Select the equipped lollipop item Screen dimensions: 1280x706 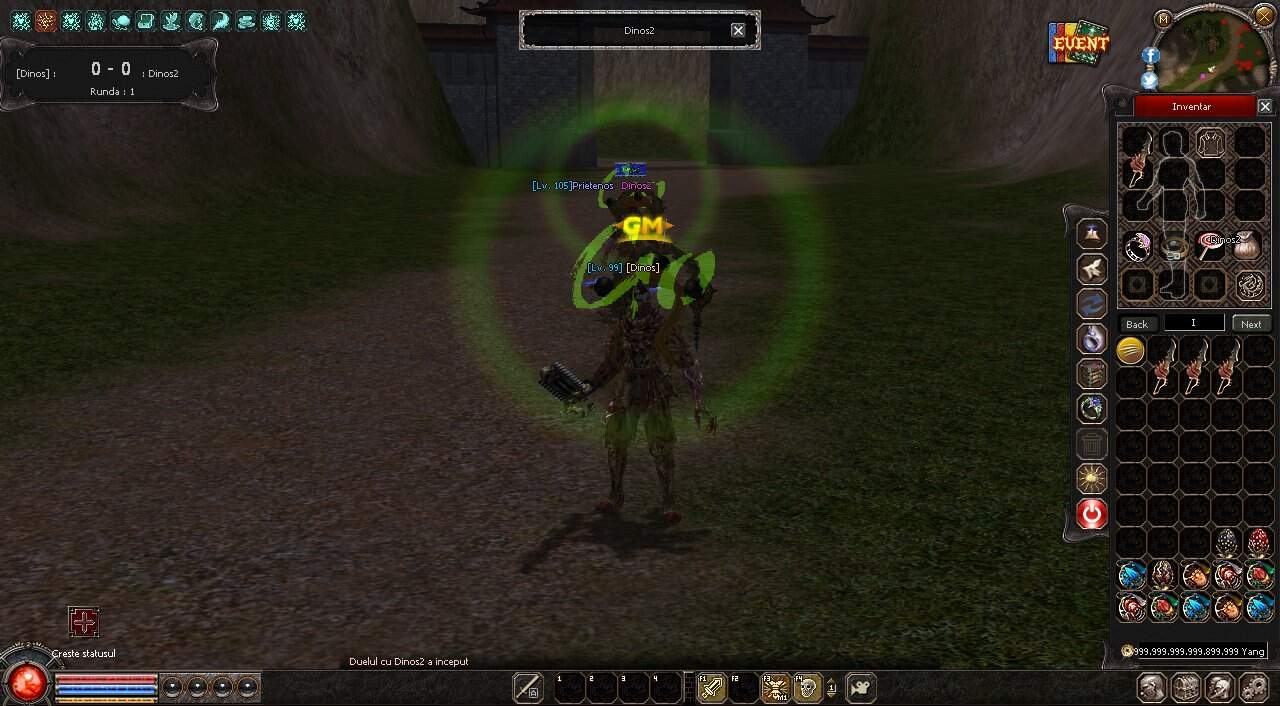1211,246
